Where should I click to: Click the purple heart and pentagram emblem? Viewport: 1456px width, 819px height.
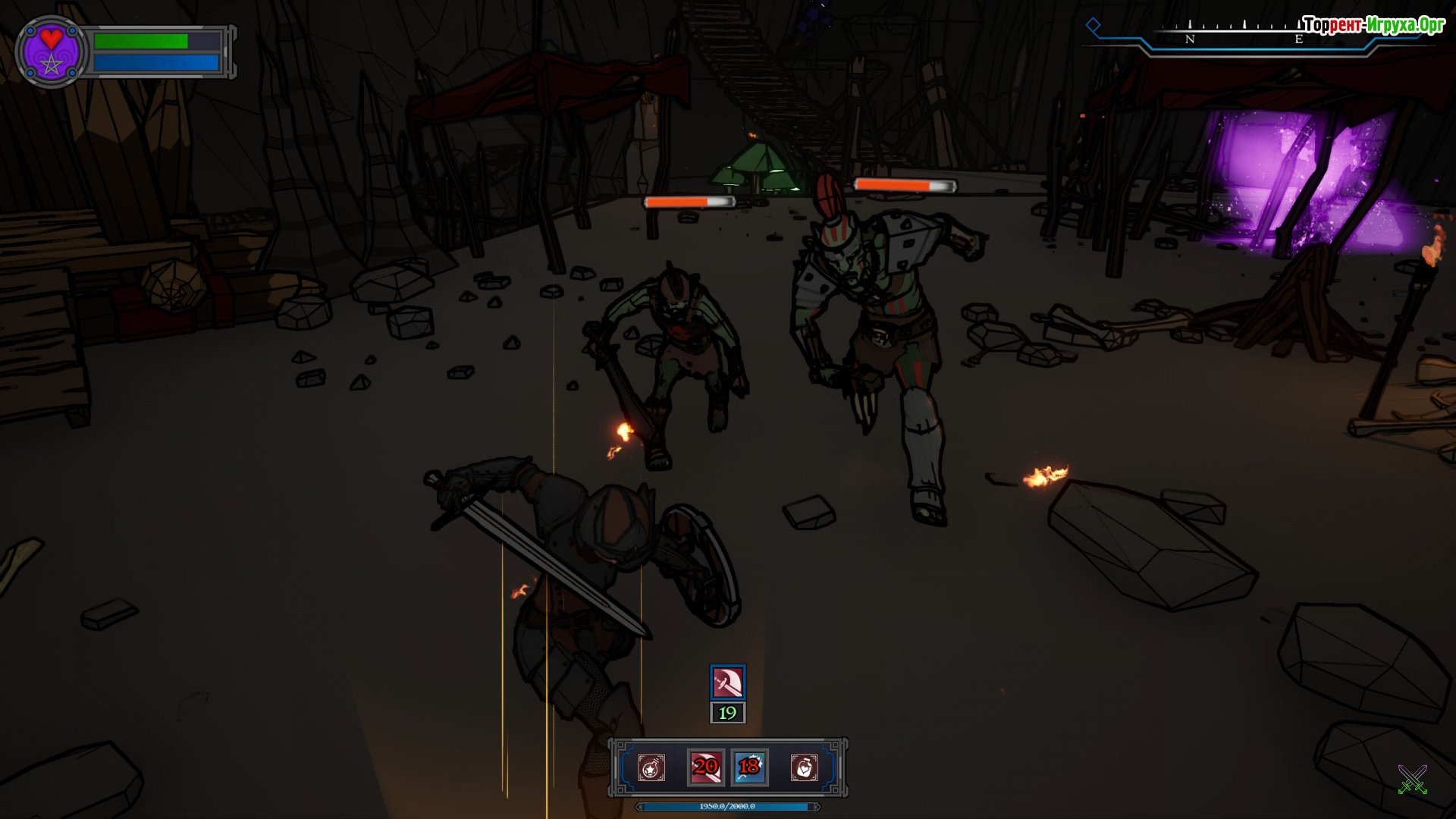[51, 52]
